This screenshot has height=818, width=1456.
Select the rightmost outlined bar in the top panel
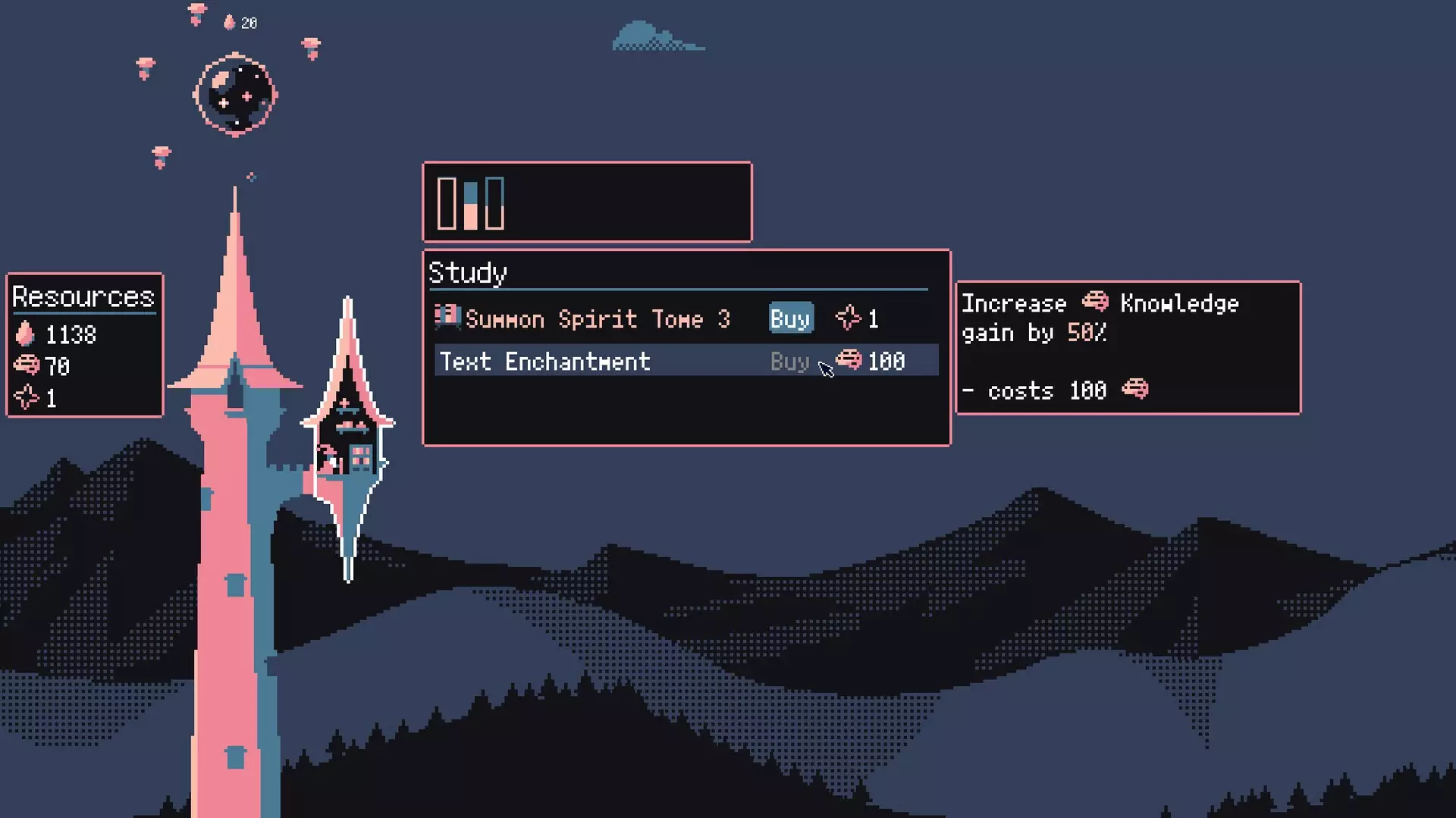(497, 202)
